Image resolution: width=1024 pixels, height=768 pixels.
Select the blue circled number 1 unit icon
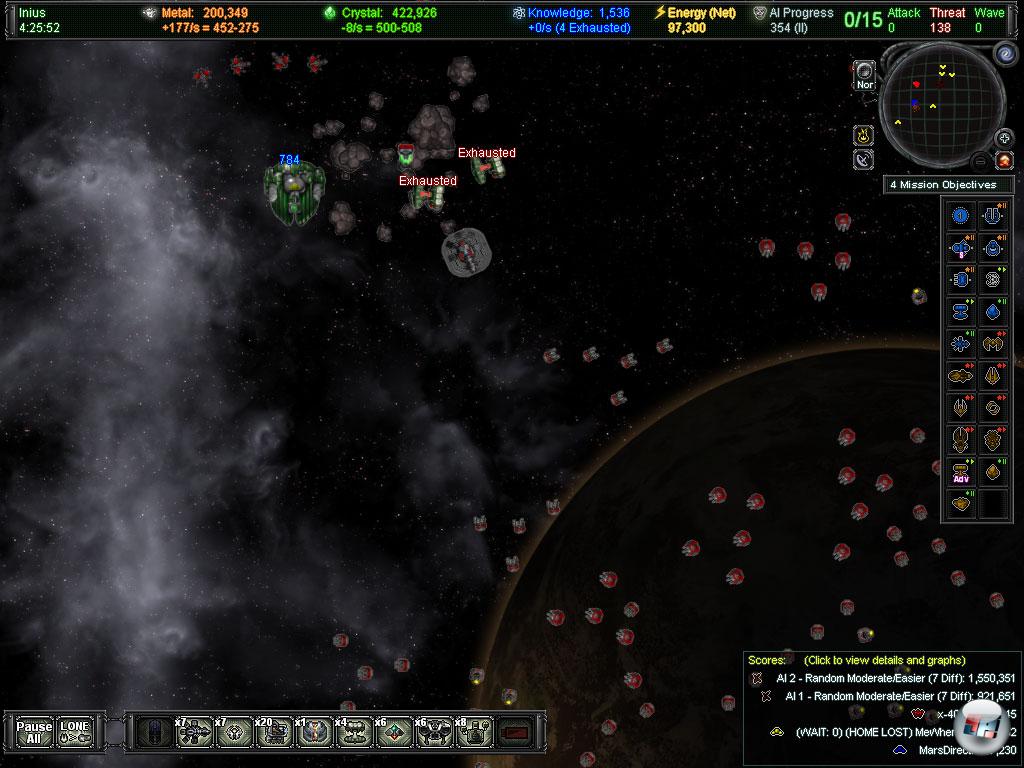(961, 215)
